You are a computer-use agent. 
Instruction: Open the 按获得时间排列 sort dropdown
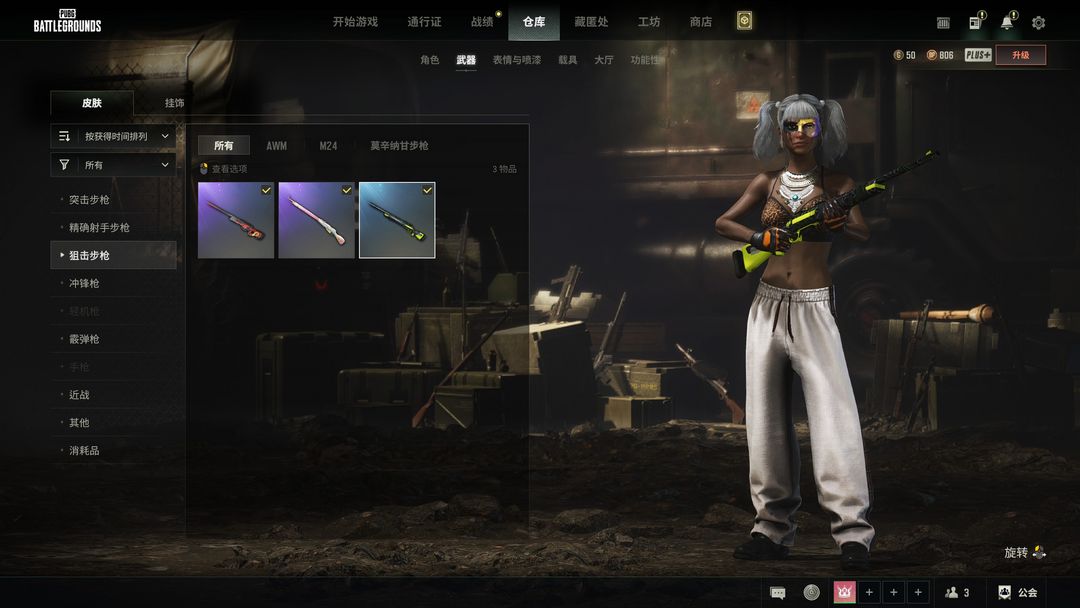click(114, 136)
